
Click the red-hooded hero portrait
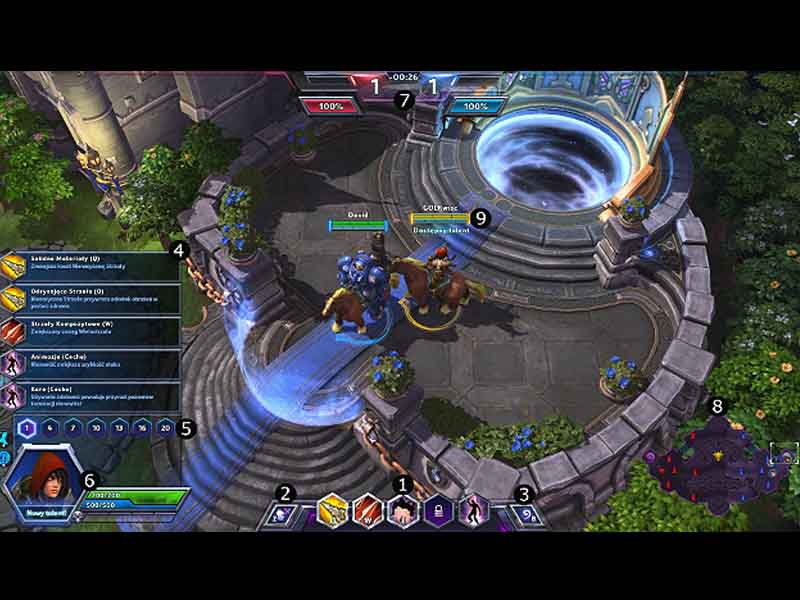click(40, 480)
